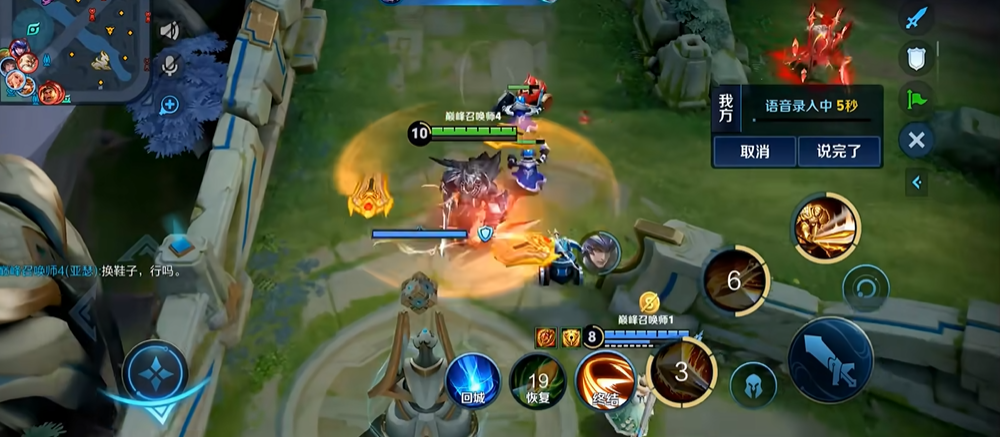This screenshot has width=1000, height=437.
Task: Tap the skill showing cooldown 3
Action: tap(681, 372)
